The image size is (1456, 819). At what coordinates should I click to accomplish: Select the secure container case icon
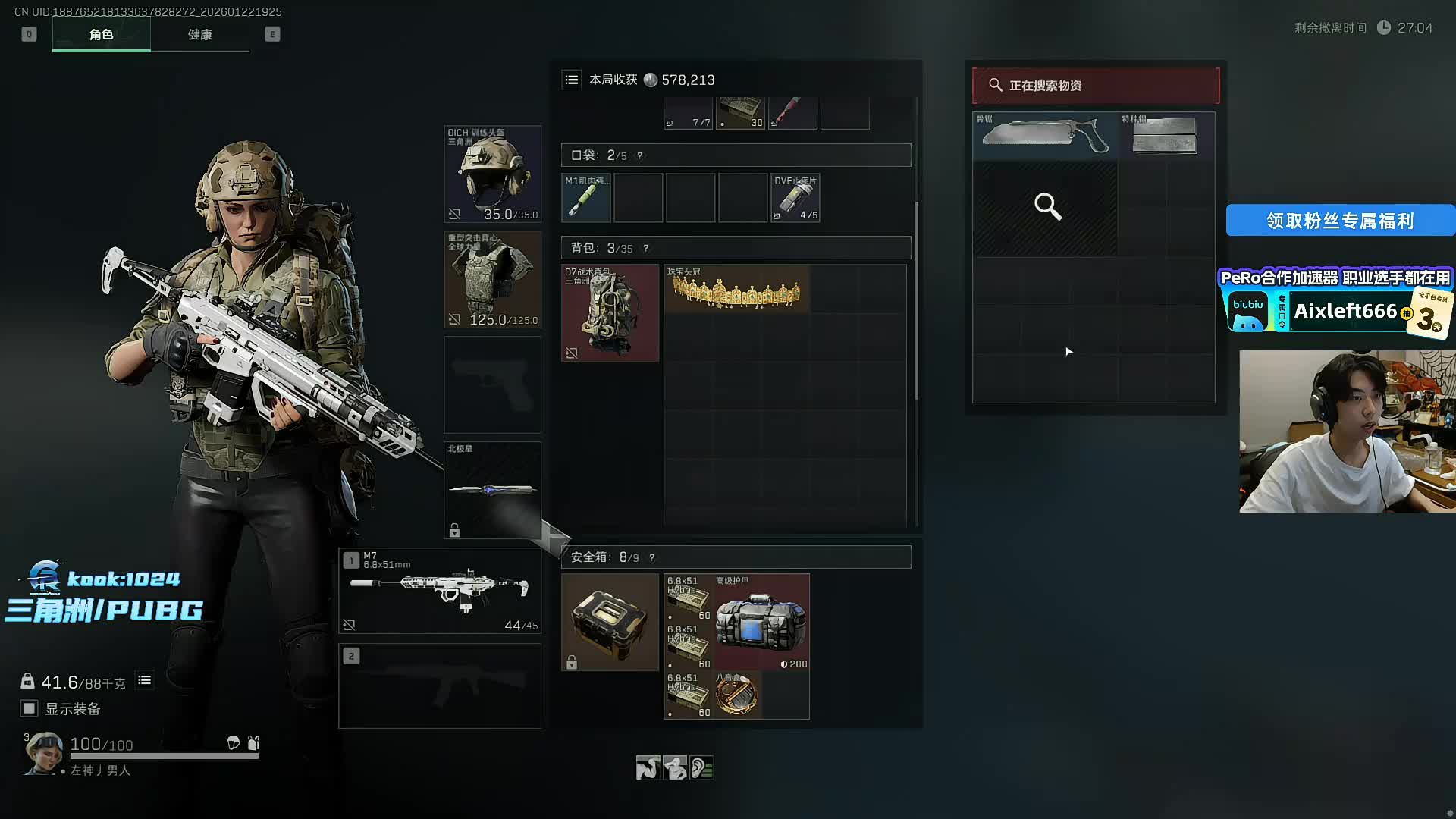point(610,622)
